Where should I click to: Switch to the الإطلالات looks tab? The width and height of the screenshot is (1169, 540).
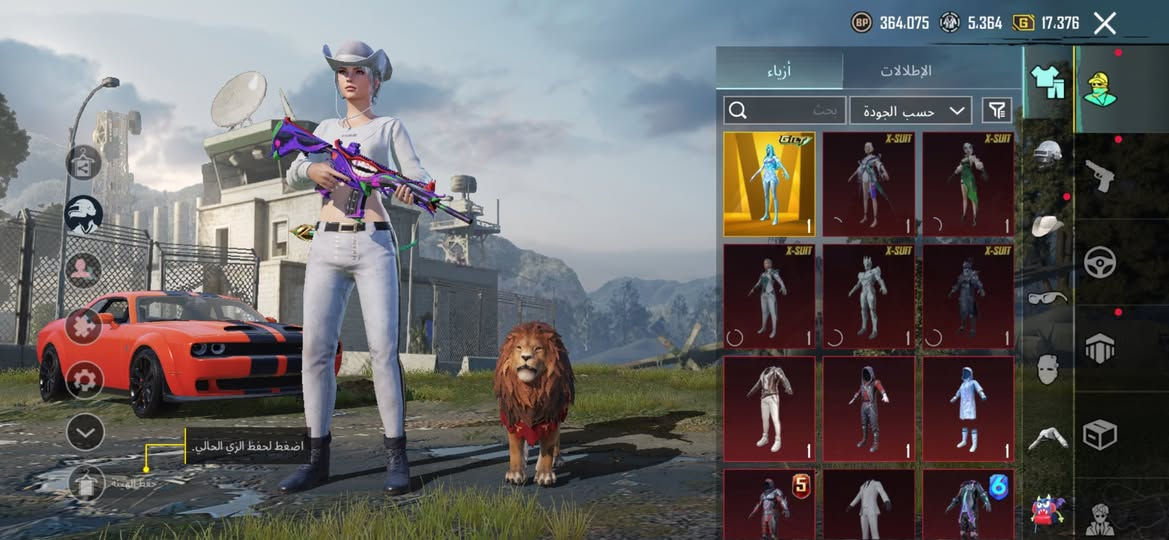(905, 70)
